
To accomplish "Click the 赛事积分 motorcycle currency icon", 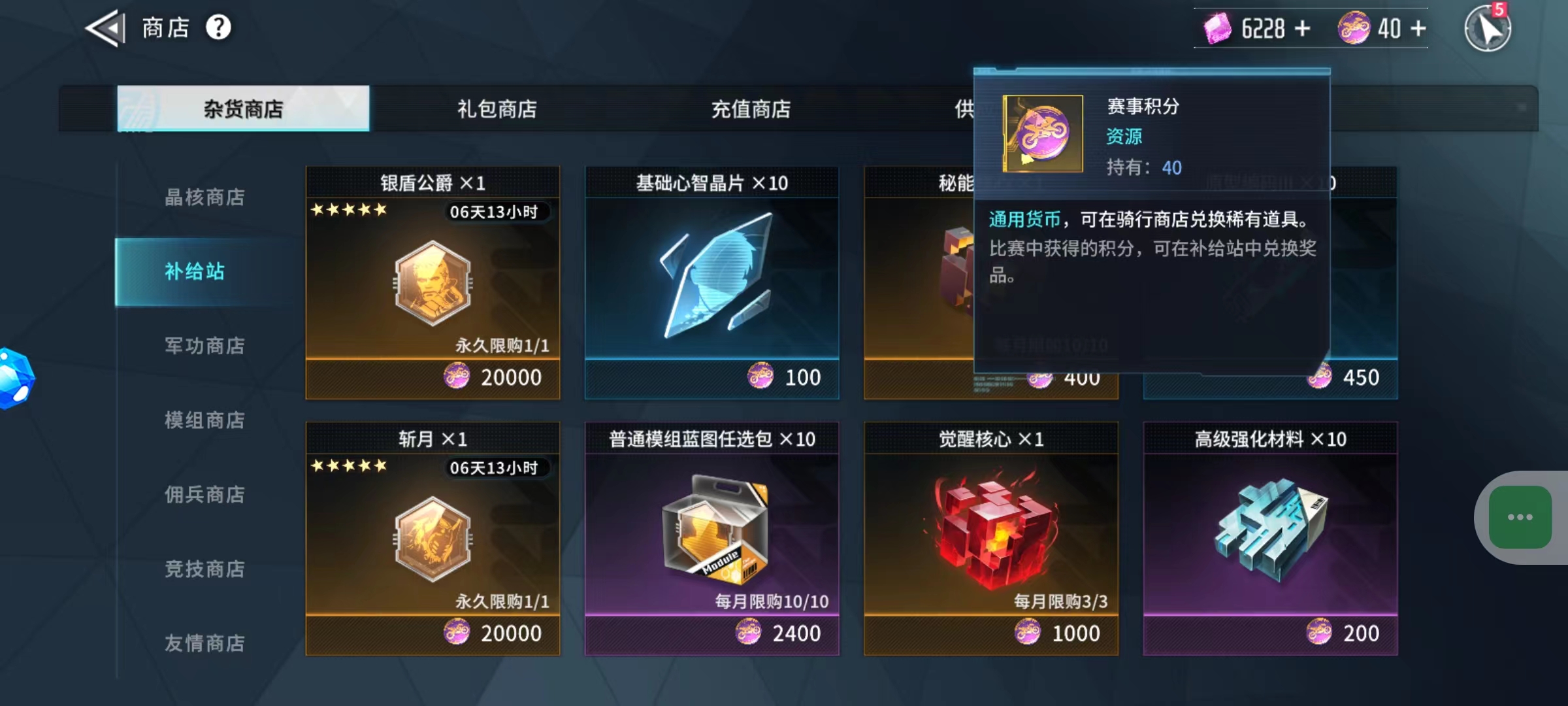I will coord(1354,27).
